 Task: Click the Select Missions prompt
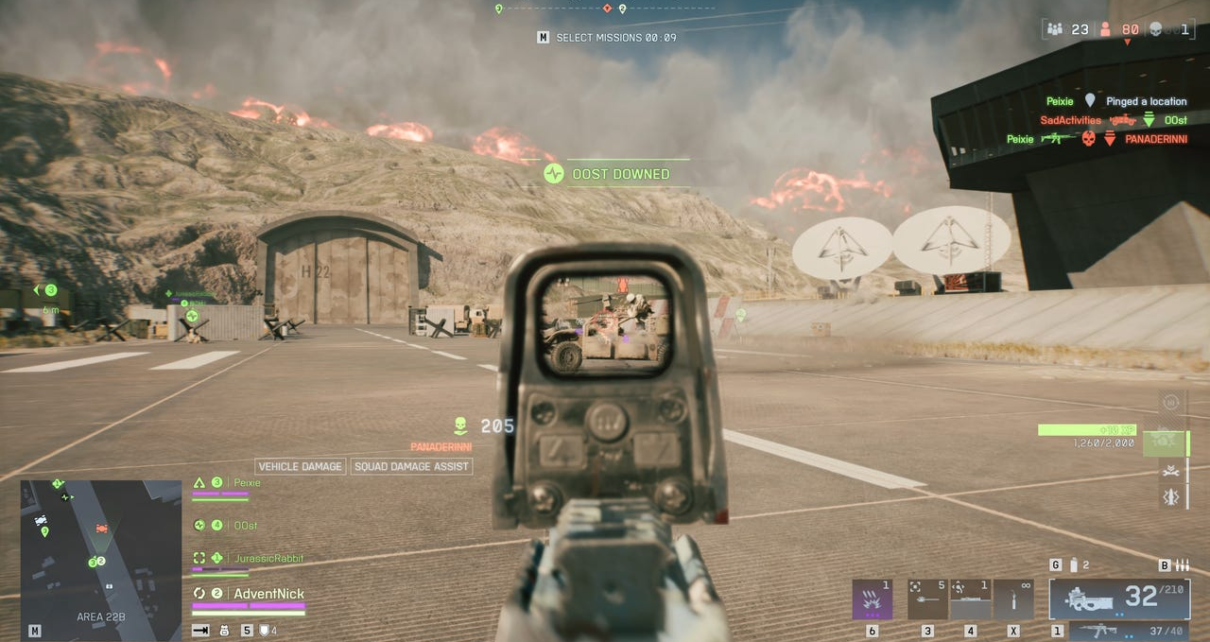pyautogui.click(x=607, y=38)
